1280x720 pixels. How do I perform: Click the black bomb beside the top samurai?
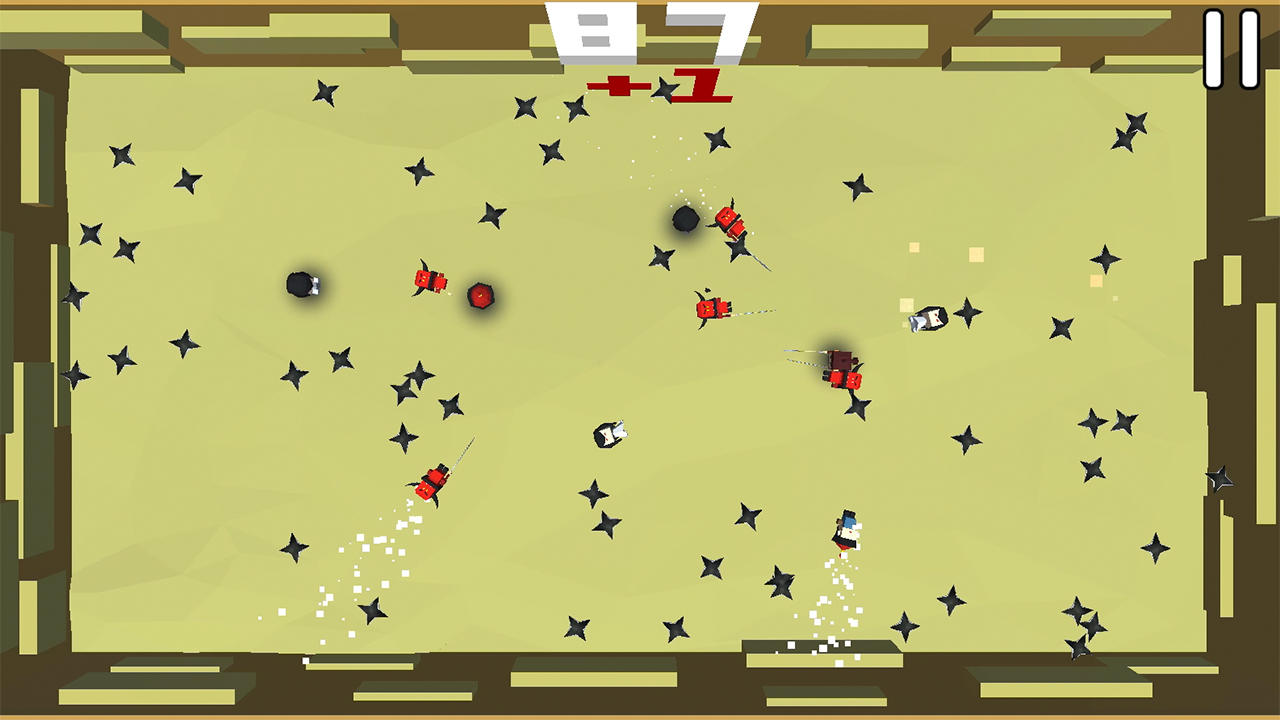point(684,221)
